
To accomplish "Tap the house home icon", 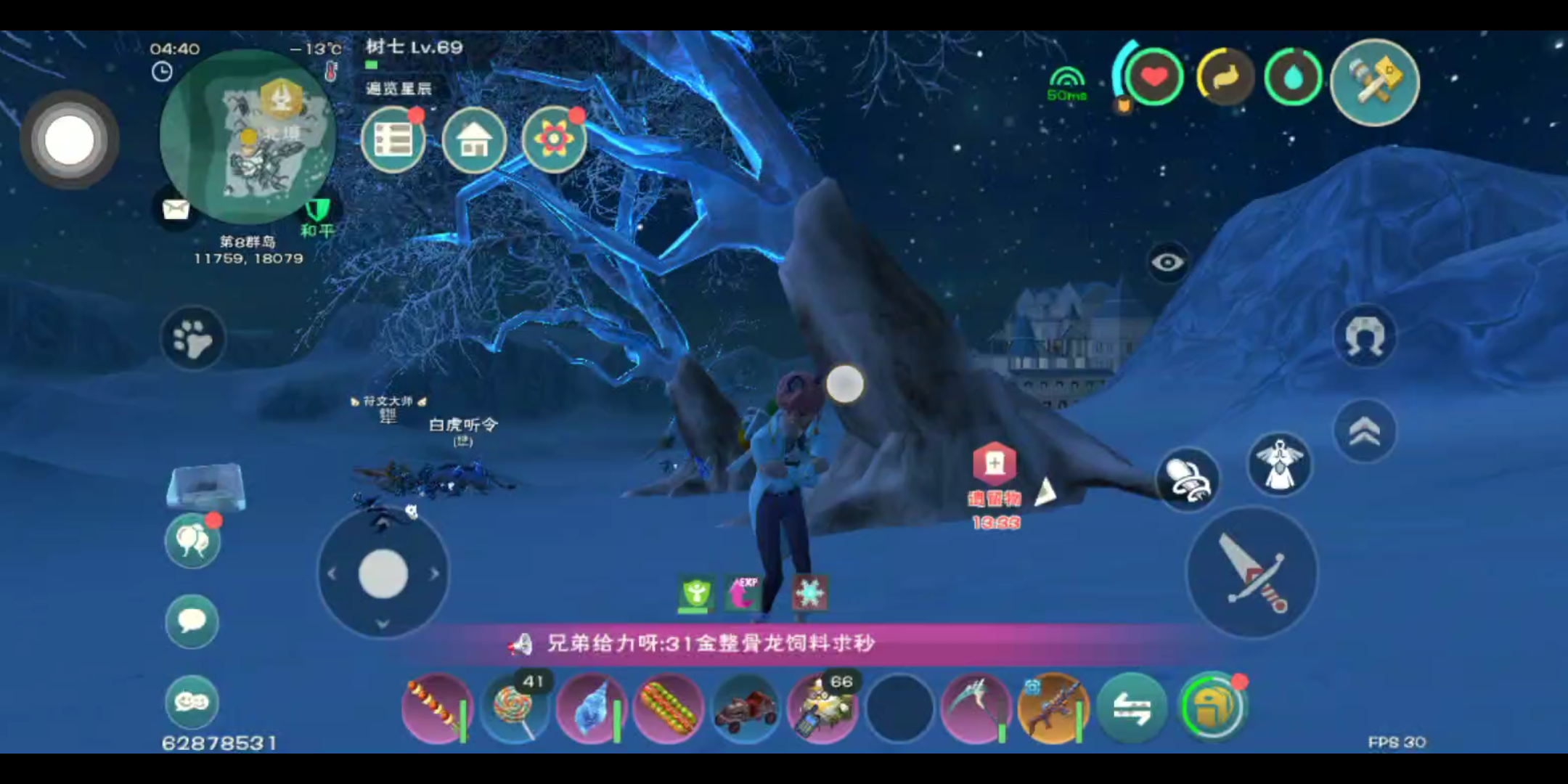I will pyautogui.click(x=474, y=140).
